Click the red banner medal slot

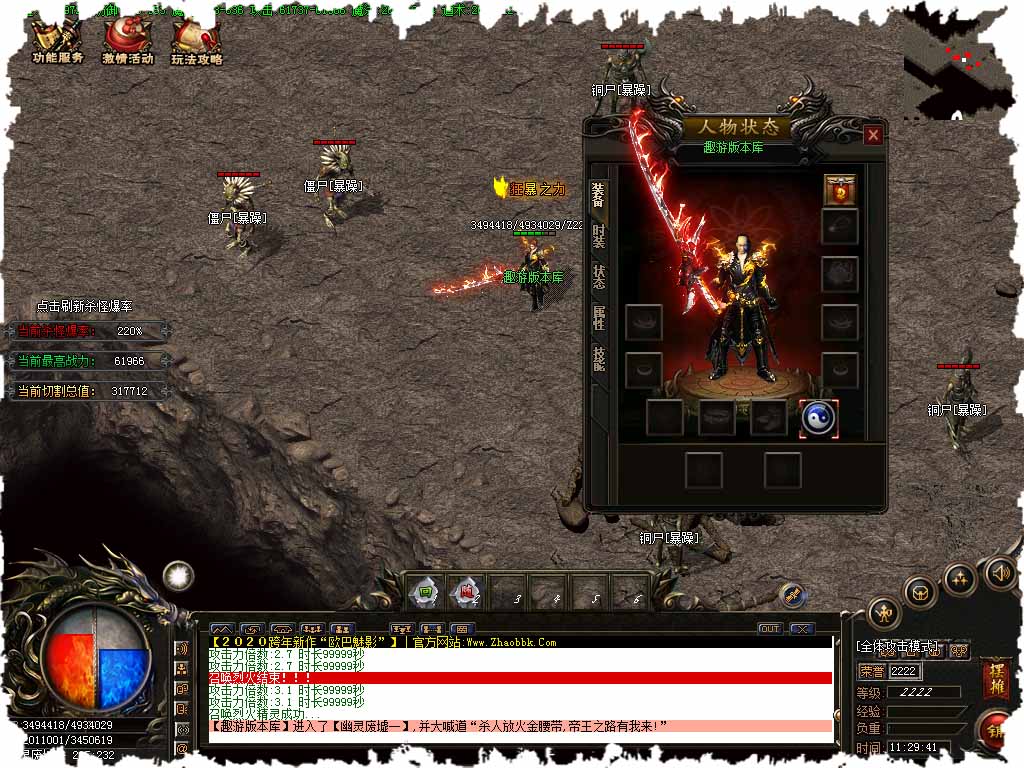[x=840, y=190]
